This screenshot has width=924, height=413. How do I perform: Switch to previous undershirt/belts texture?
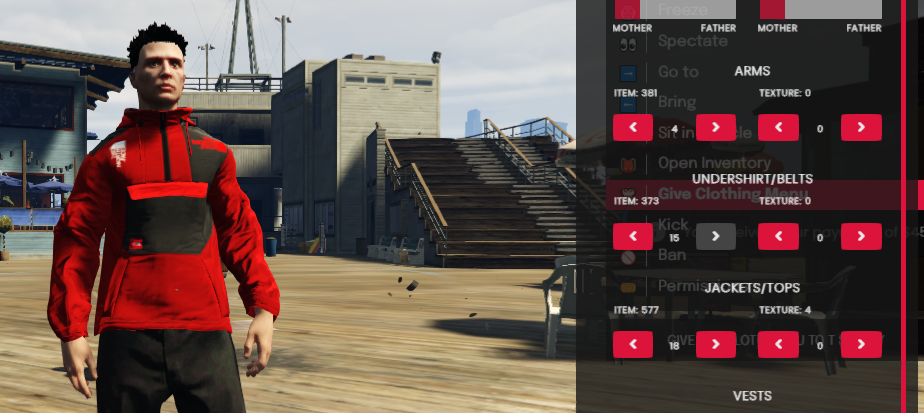[x=779, y=236]
